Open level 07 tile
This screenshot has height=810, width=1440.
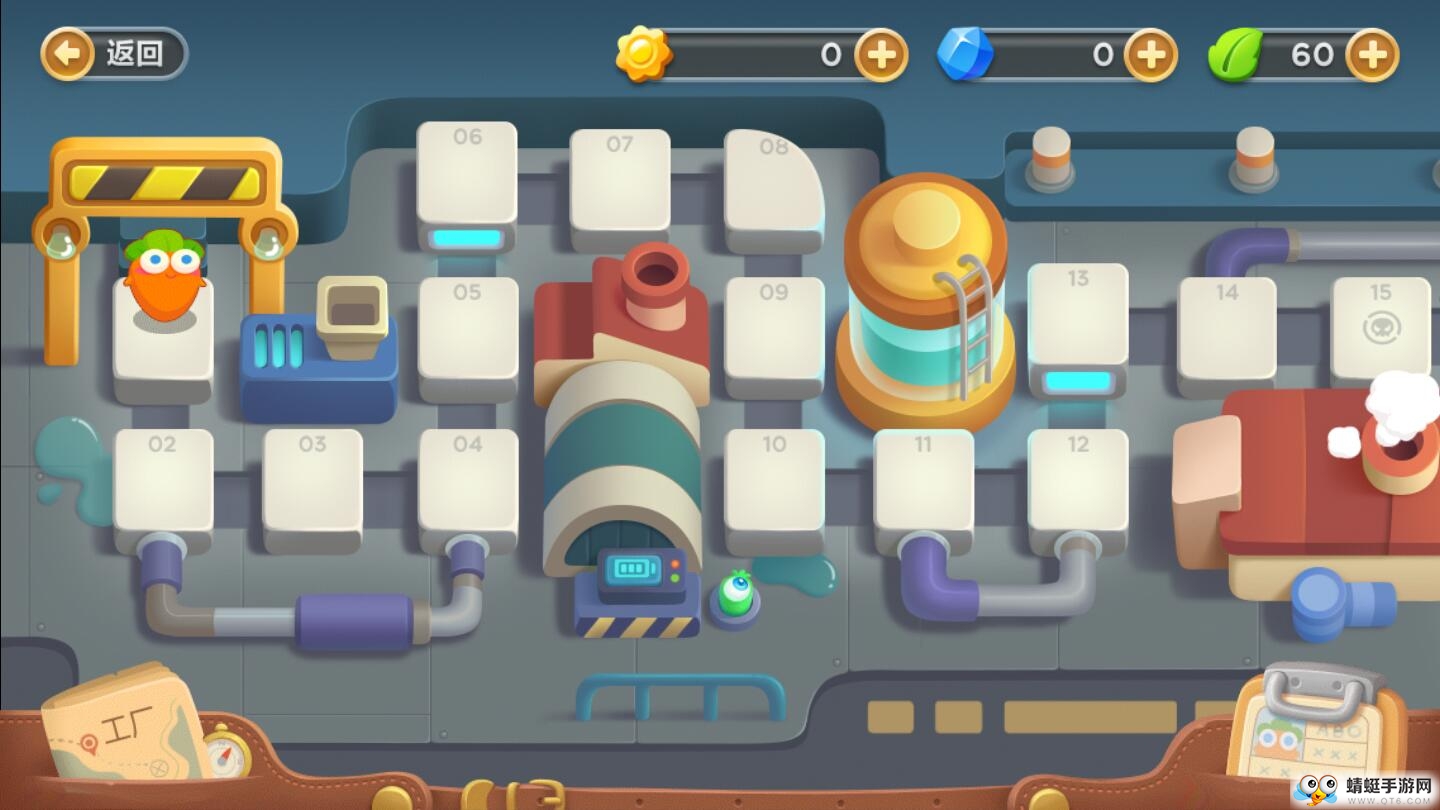[x=620, y=182]
